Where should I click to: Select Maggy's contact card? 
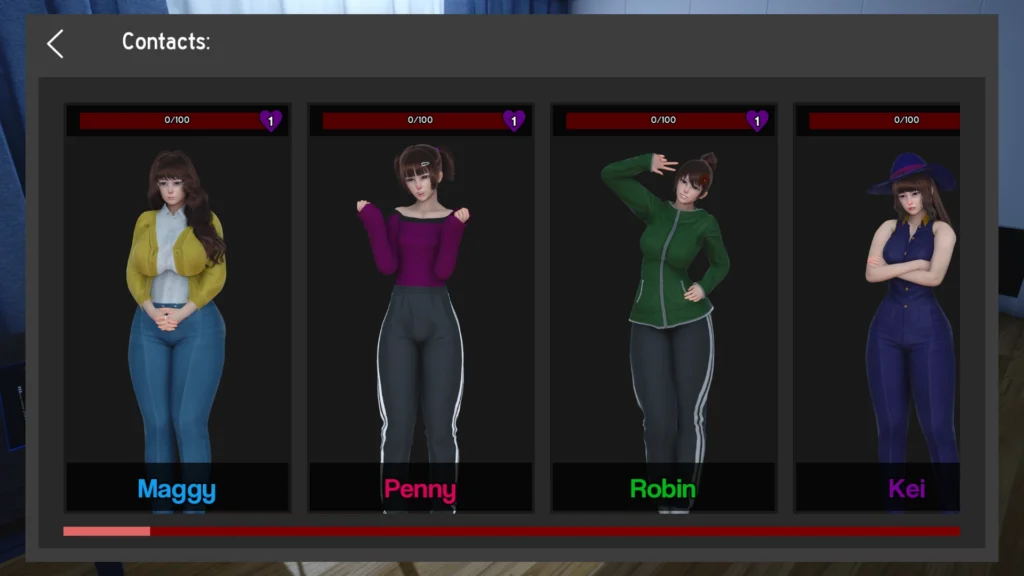point(177,308)
